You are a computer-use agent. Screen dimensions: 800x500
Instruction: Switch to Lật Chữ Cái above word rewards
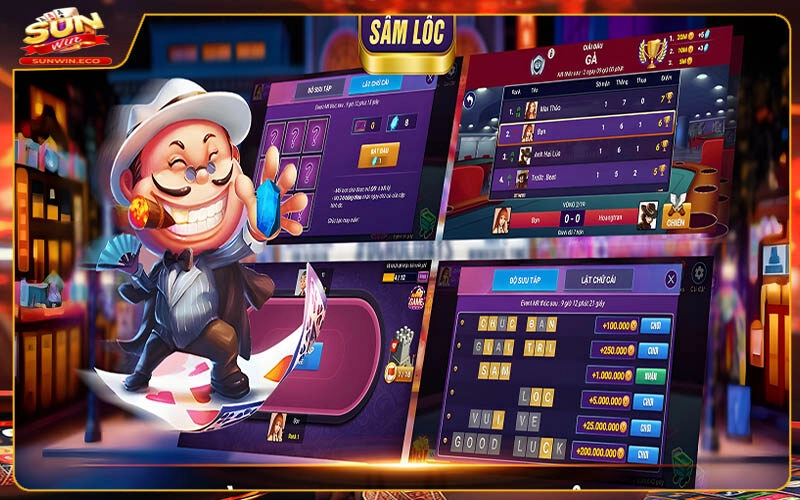click(599, 280)
